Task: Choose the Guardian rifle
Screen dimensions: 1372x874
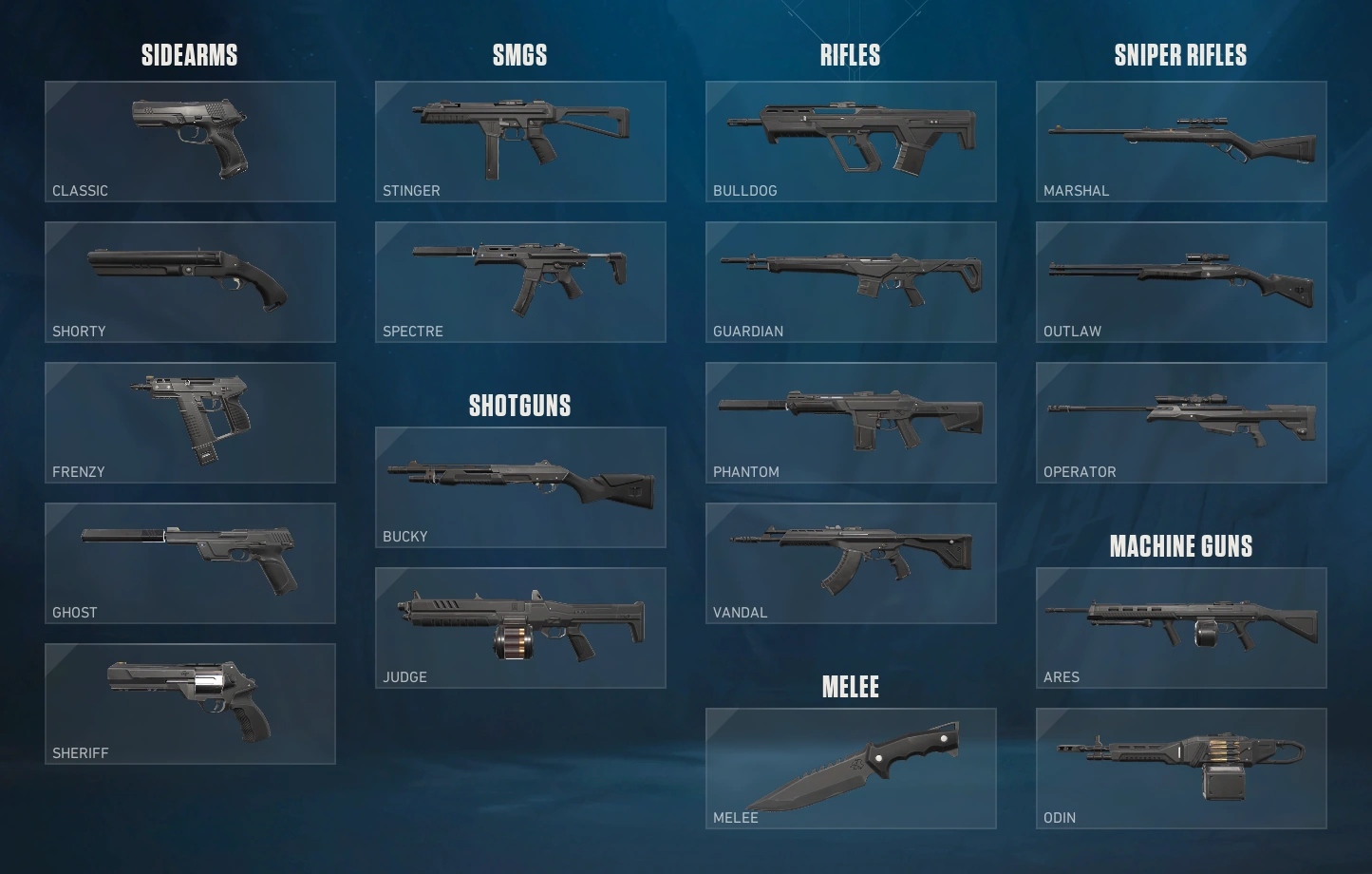Action: click(850, 281)
